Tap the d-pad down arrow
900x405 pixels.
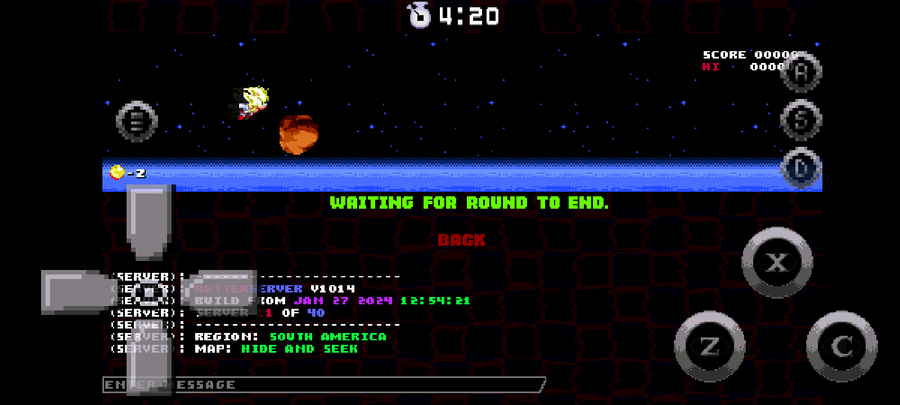coord(150,362)
